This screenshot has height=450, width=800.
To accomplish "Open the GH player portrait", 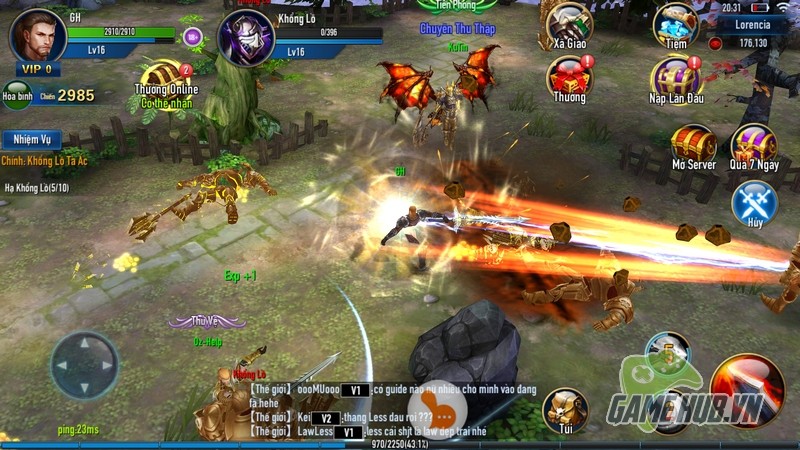I will pos(37,36).
